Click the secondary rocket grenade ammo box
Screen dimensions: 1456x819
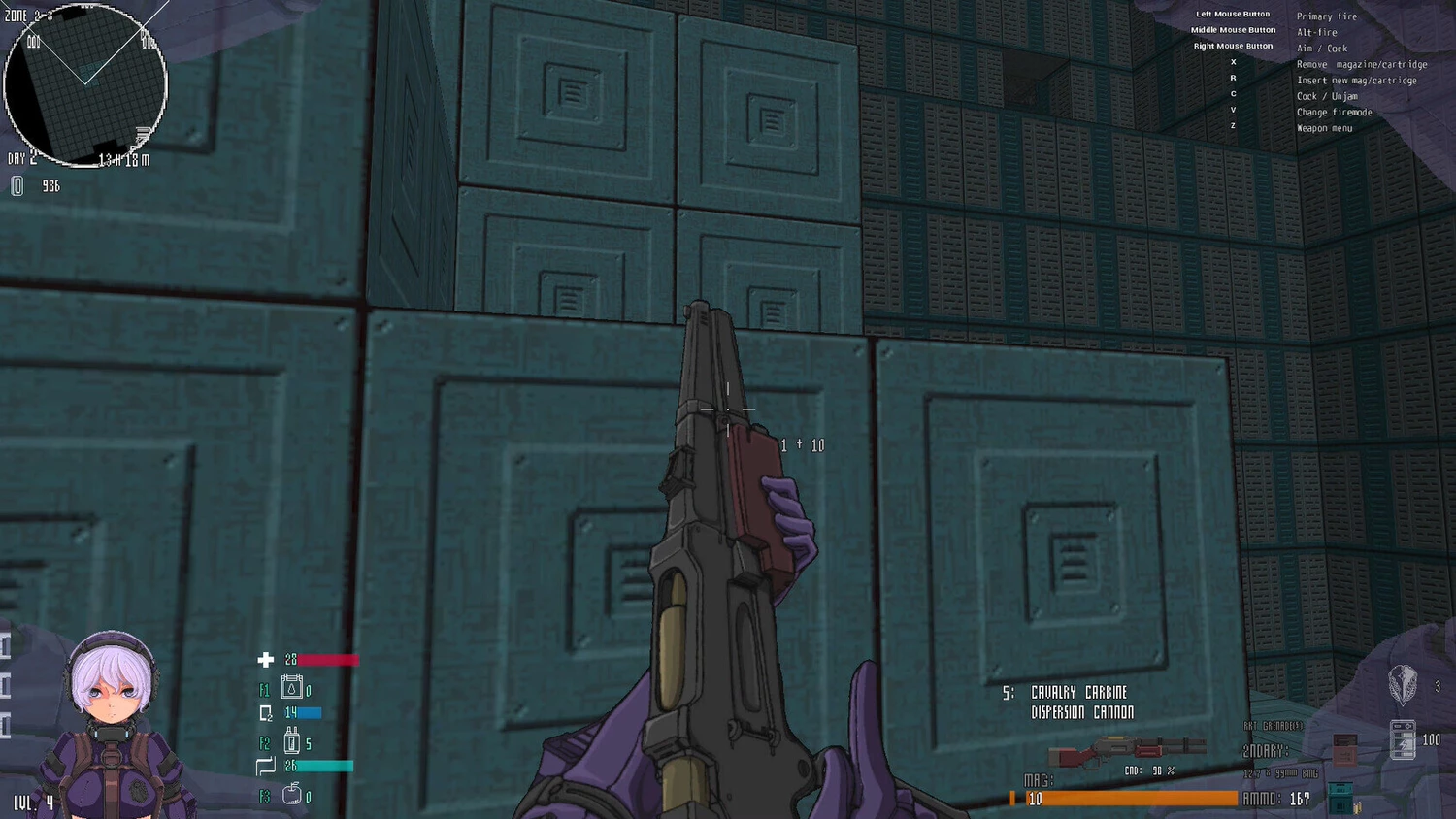point(1344,749)
